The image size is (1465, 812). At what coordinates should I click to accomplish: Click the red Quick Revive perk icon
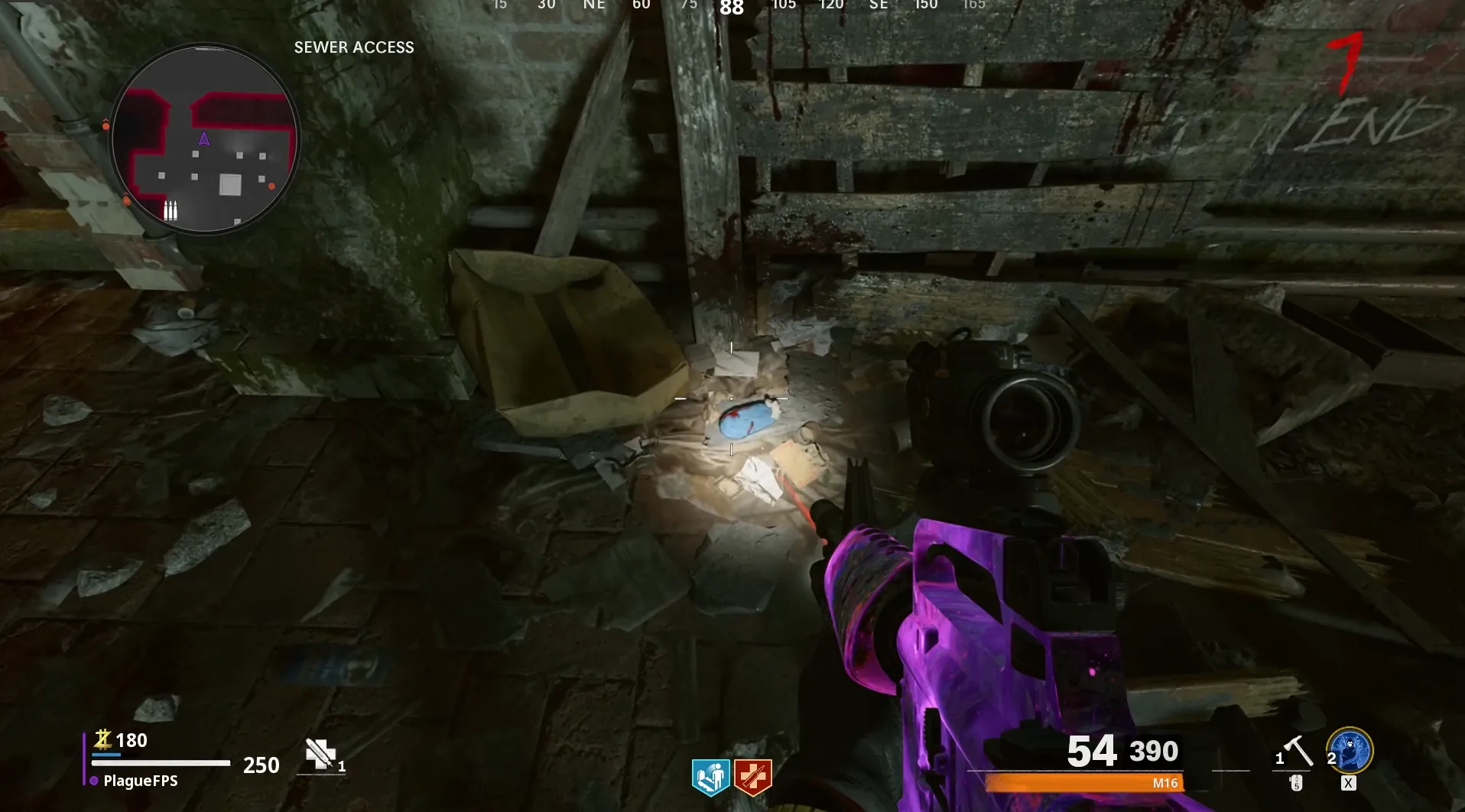click(752, 777)
